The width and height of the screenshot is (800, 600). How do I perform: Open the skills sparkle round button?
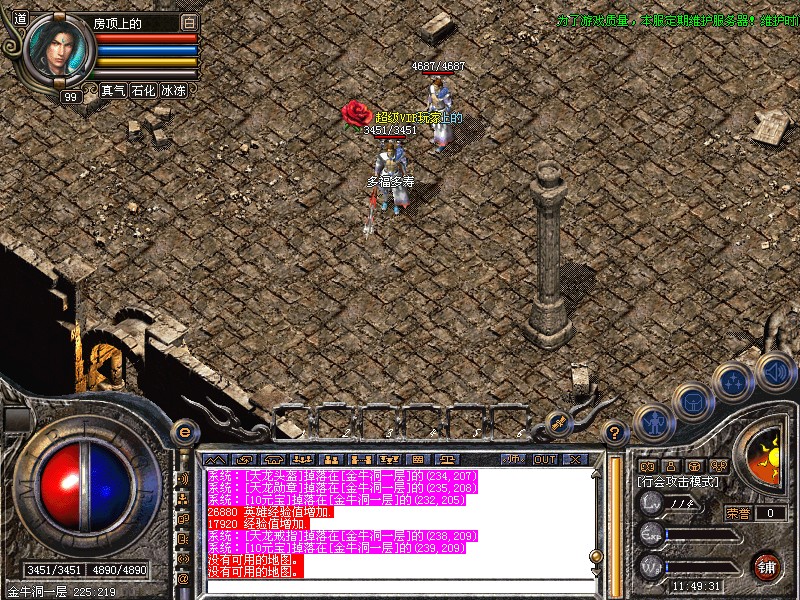tap(734, 381)
